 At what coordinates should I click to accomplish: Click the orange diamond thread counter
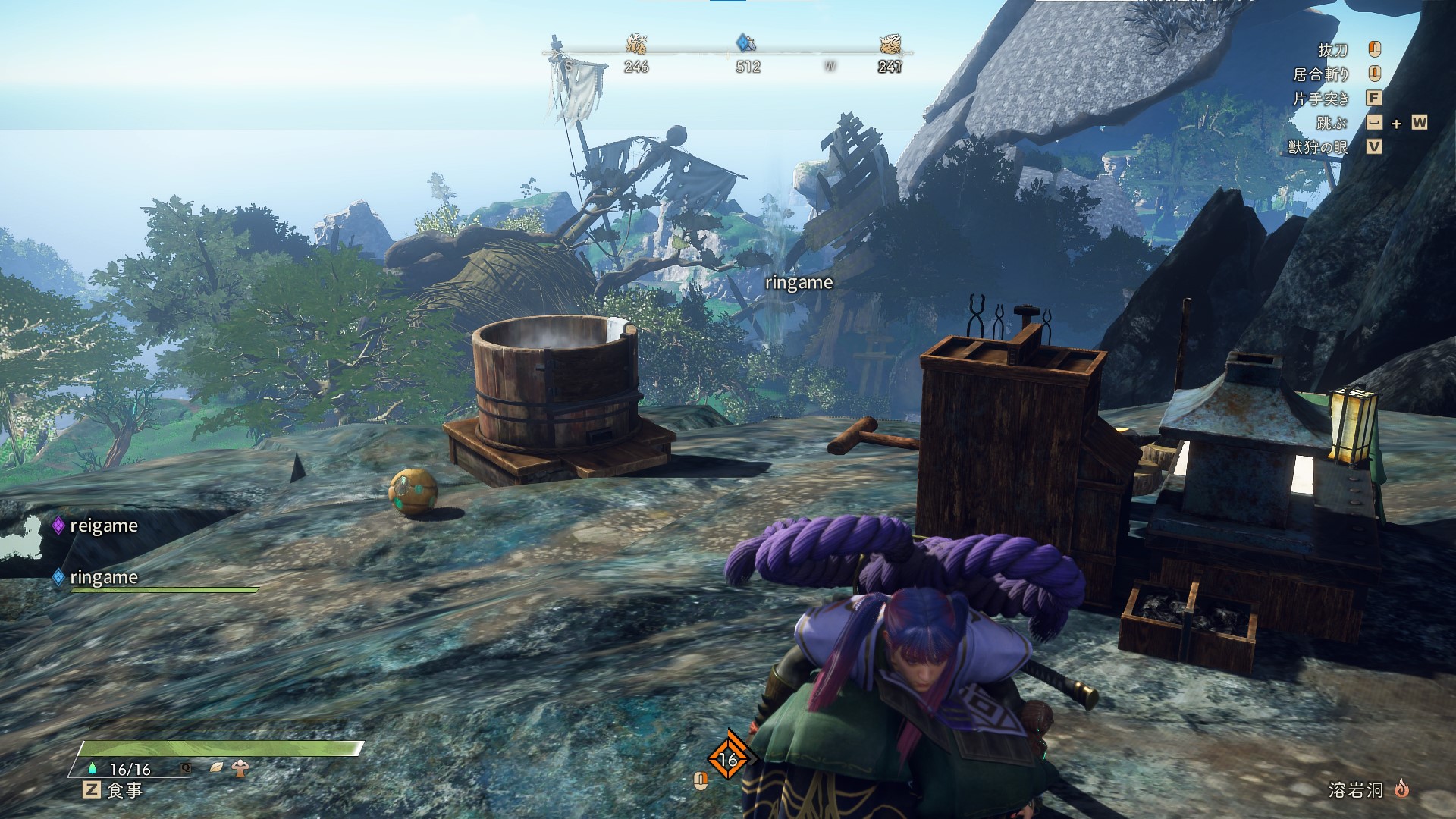coord(728,758)
